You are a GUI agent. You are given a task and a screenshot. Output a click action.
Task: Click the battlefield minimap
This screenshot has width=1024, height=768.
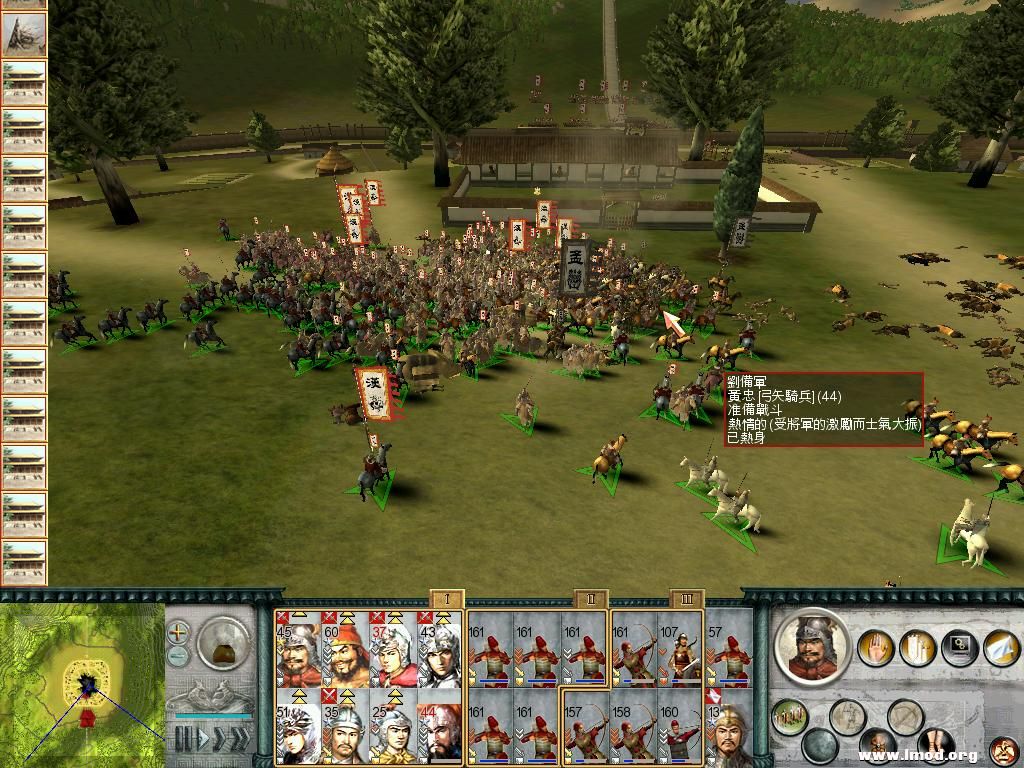[82, 684]
